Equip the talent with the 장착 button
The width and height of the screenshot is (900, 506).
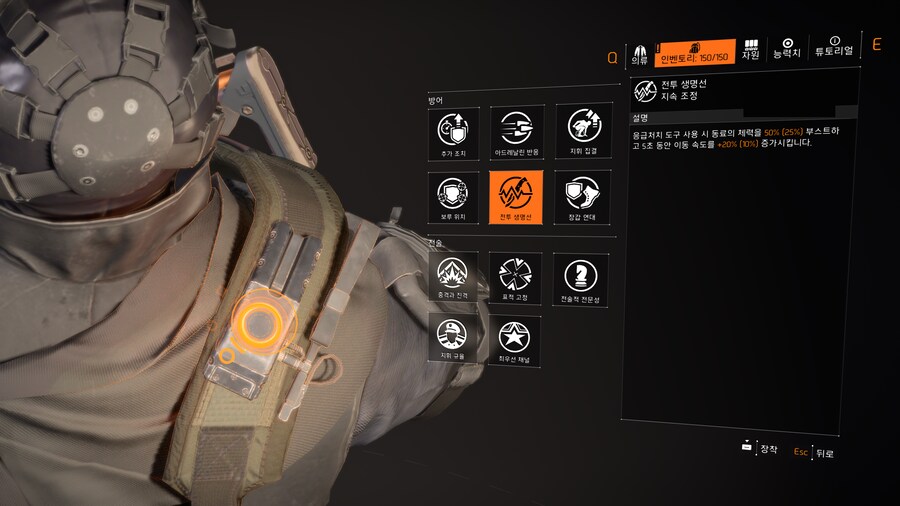pyautogui.click(x=760, y=449)
